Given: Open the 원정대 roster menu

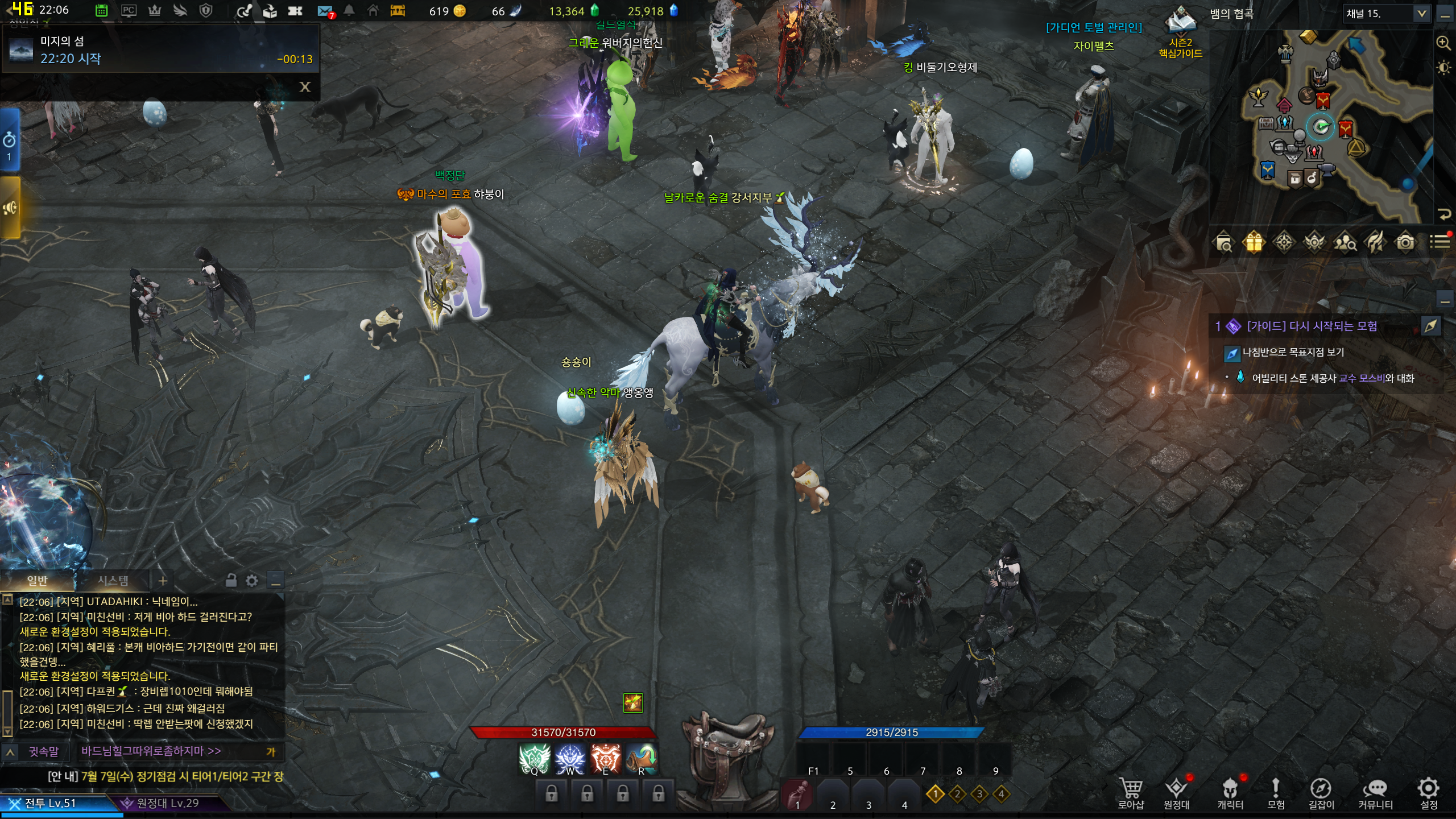Looking at the screenshot, I should click(1176, 792).
